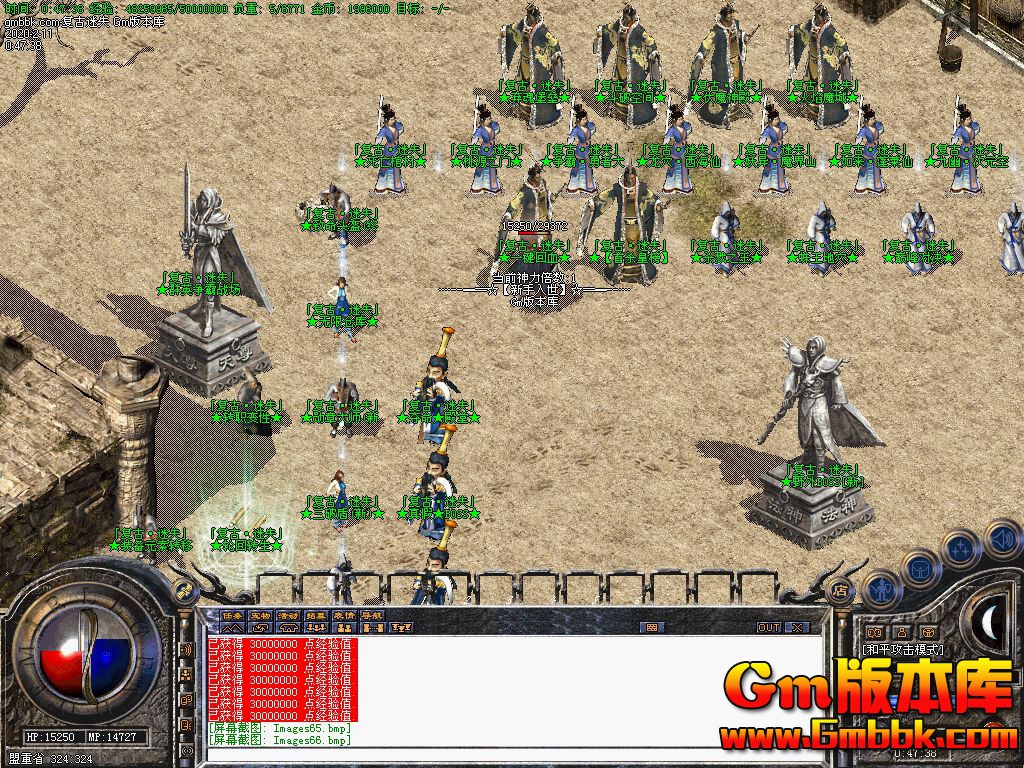1024x768 pixels.
Task: Click the small keyboard icon above chat
Action: click(653, 627)
